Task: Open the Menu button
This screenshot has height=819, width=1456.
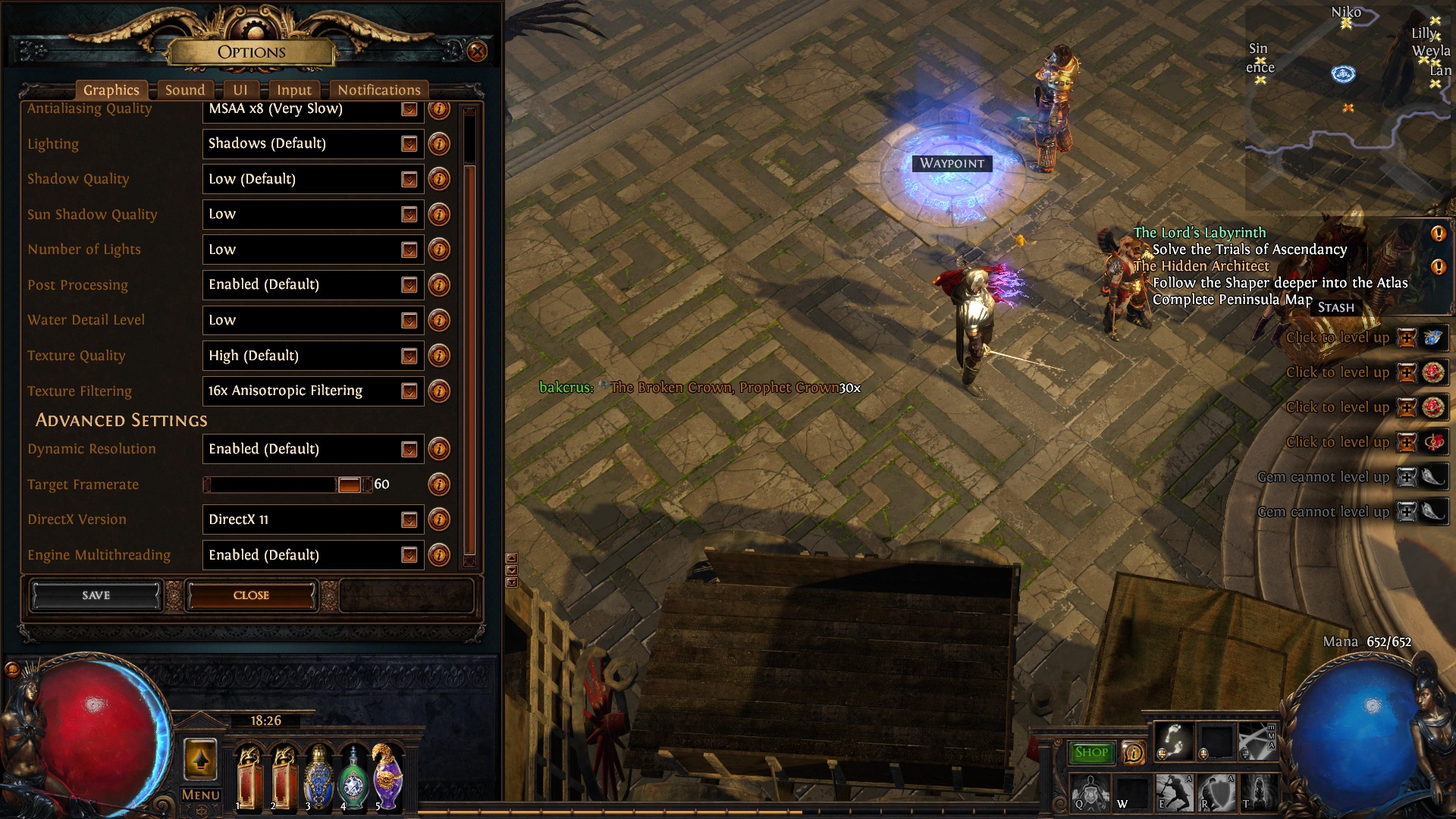Action: point(201,795)
